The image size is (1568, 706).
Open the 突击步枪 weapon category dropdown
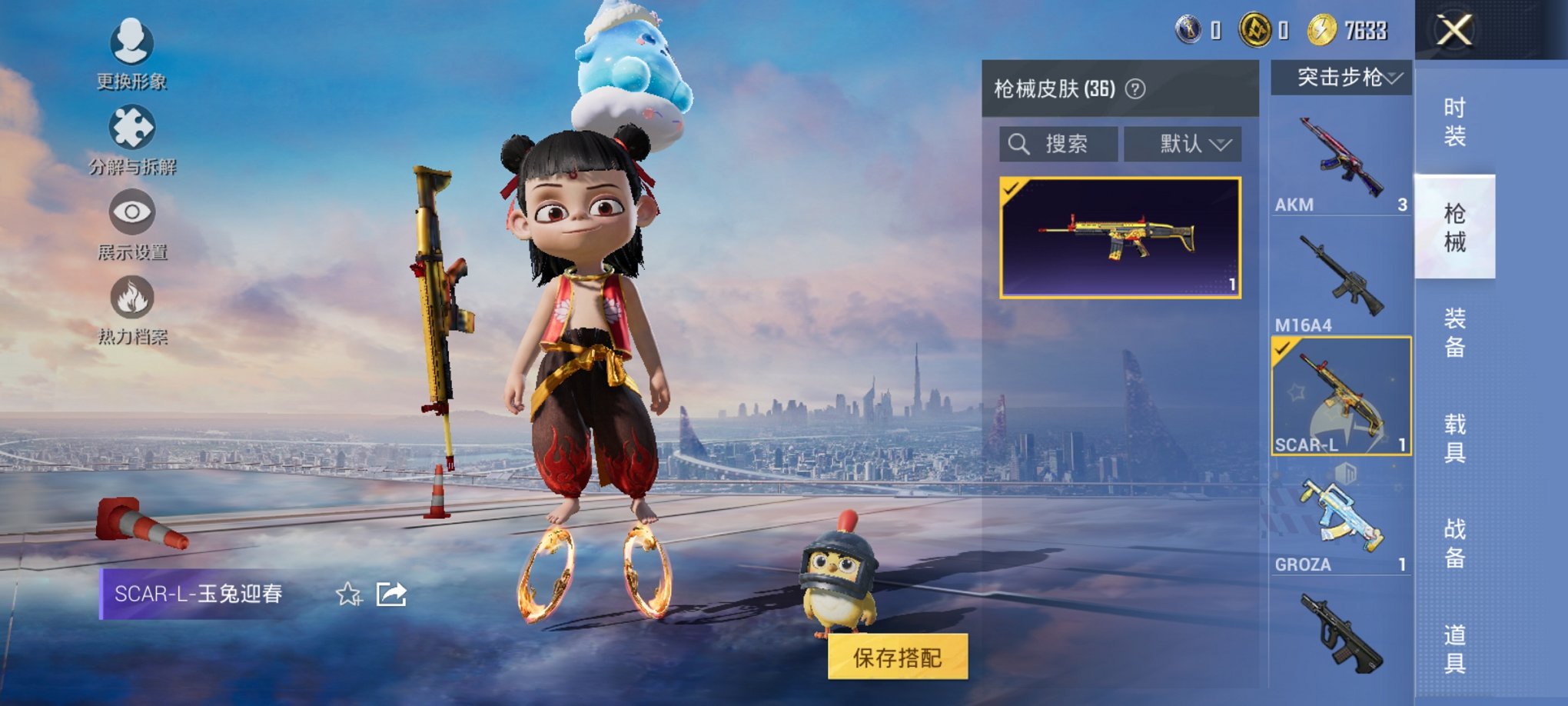tap(1342, 77)
